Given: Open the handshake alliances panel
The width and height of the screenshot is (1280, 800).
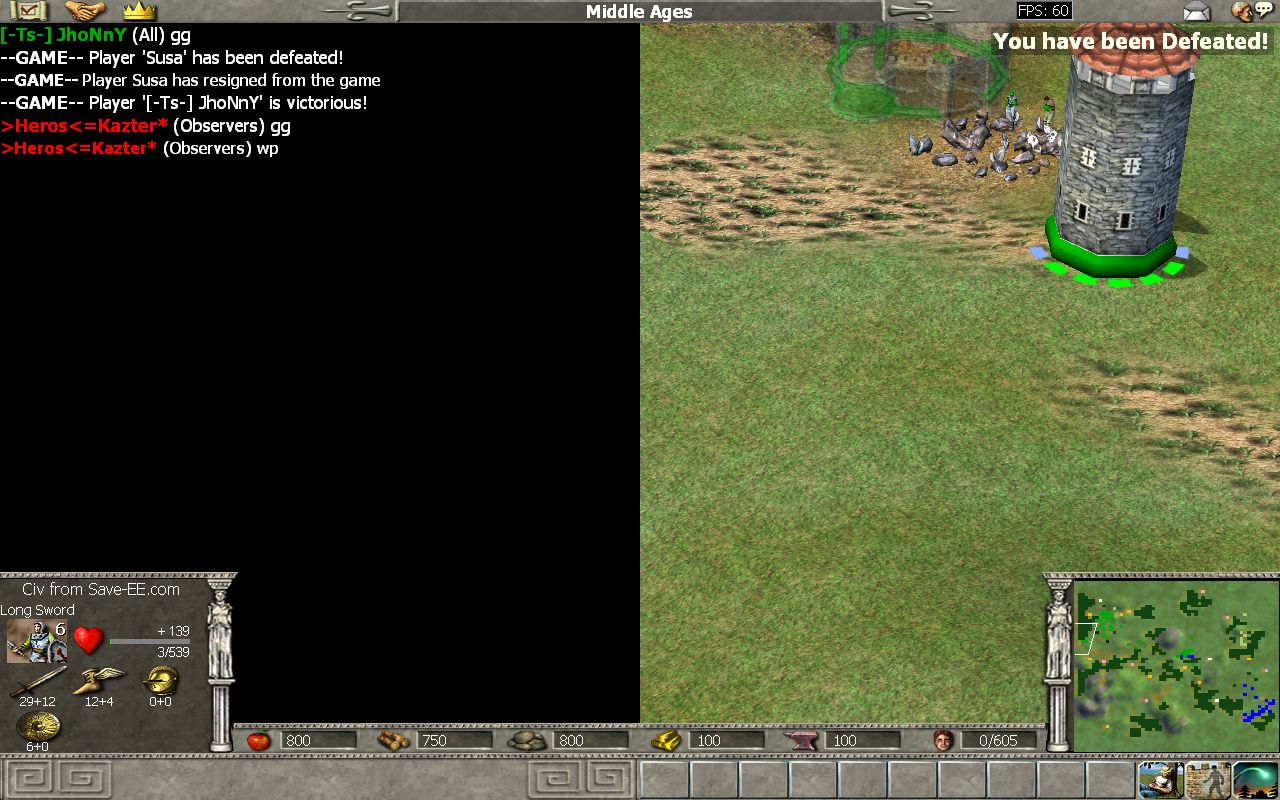Looking at the screenshot, I should (85, 11).
